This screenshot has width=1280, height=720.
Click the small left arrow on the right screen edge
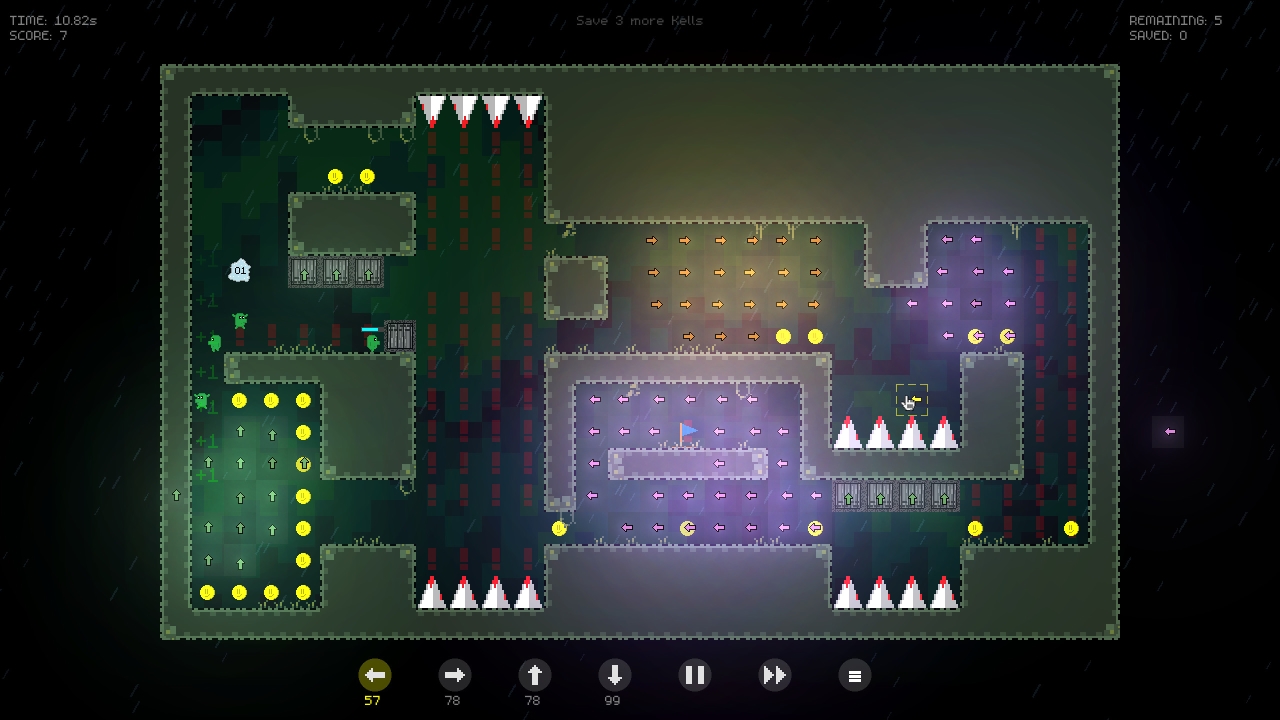(x=1168, y=431)
